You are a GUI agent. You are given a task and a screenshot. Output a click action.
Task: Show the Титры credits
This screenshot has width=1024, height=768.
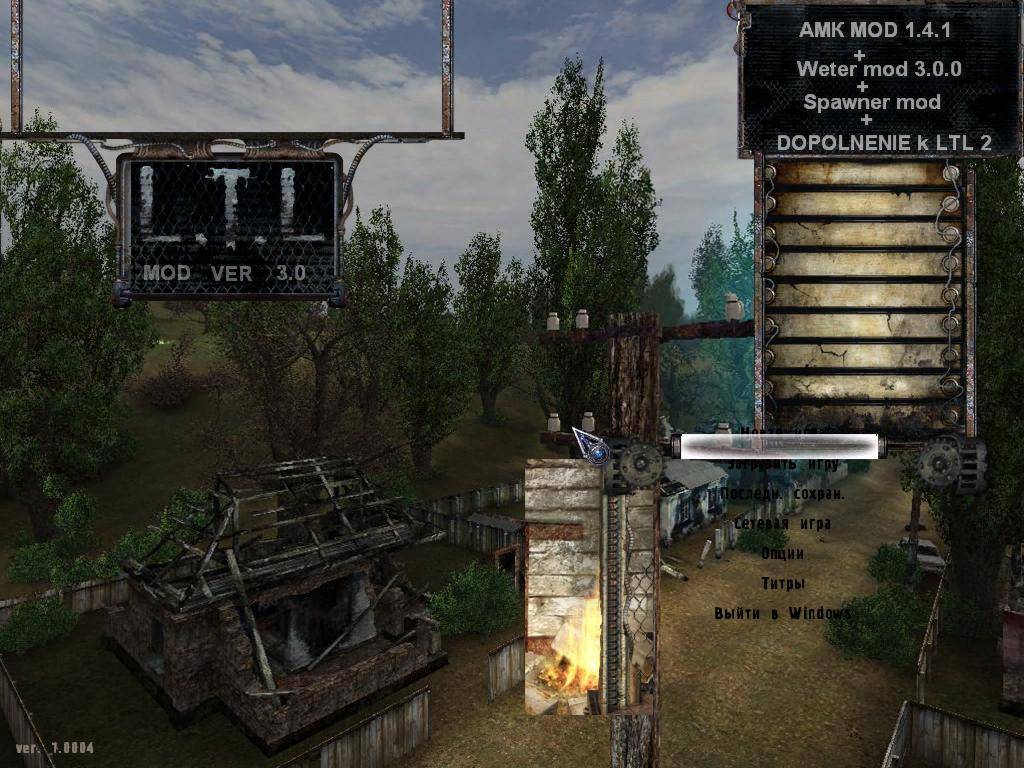click(782, 583)
